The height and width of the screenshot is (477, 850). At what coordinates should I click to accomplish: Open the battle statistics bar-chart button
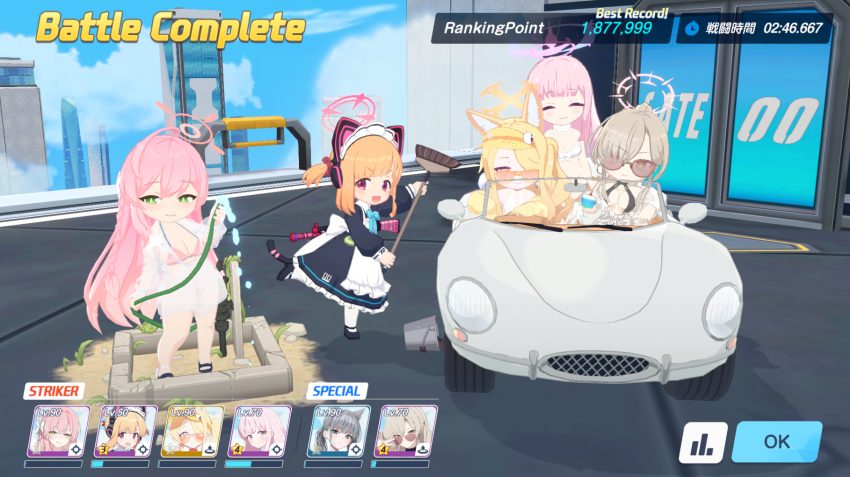[x=702, y=442]
